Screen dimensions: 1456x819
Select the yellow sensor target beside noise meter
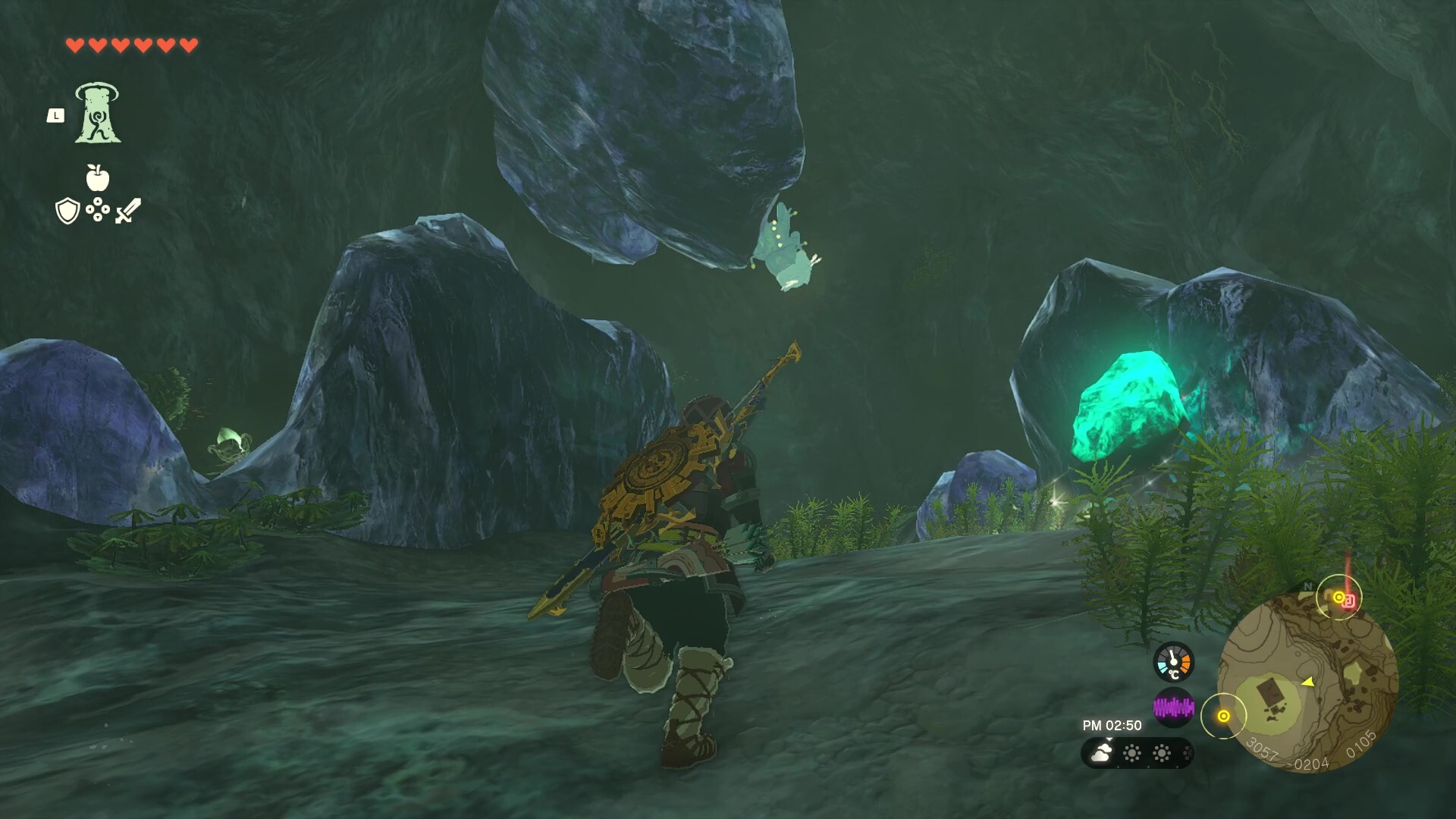coord(1223,716)
